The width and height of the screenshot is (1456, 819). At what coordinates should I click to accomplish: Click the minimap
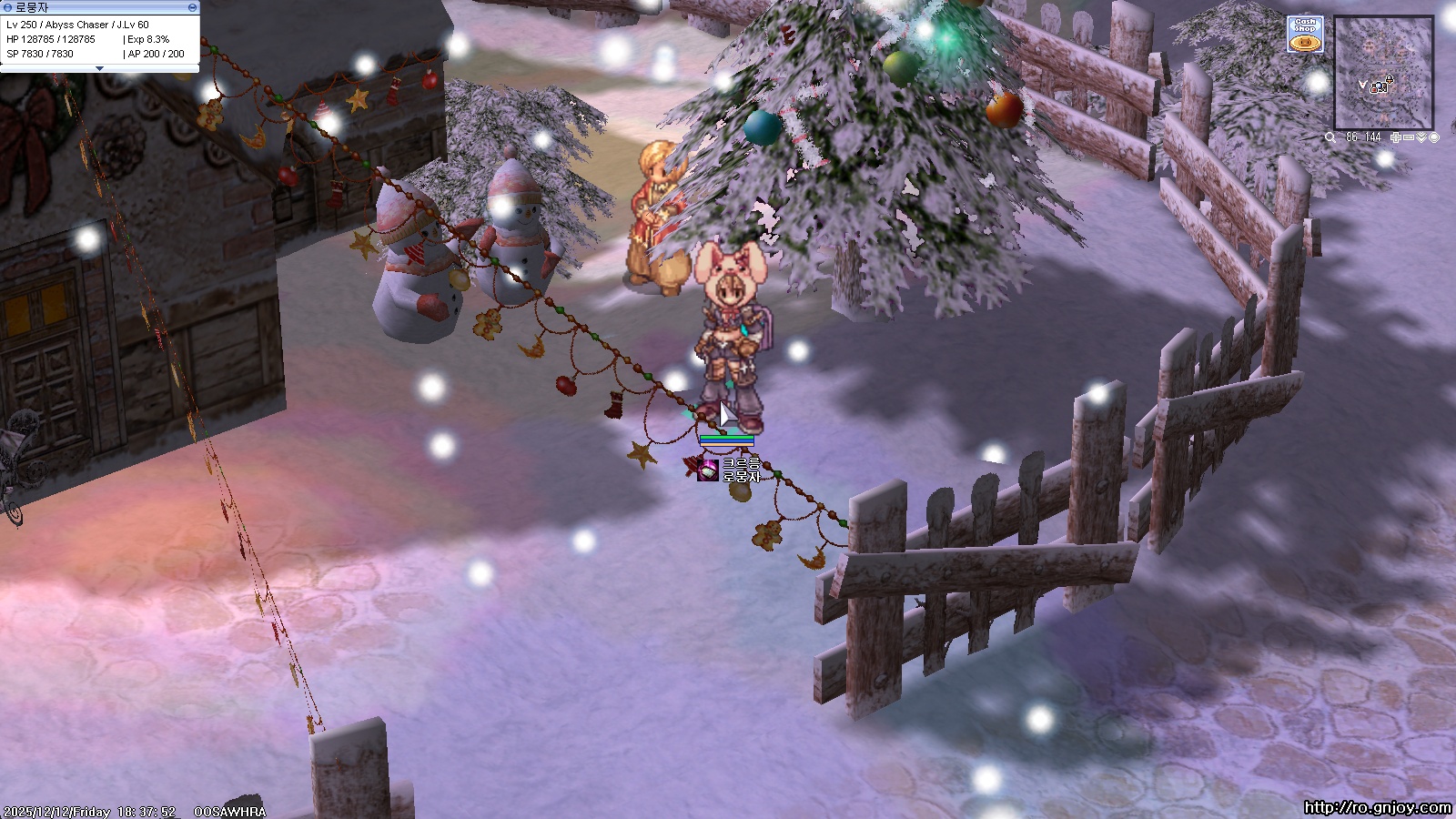[1383, 73]
